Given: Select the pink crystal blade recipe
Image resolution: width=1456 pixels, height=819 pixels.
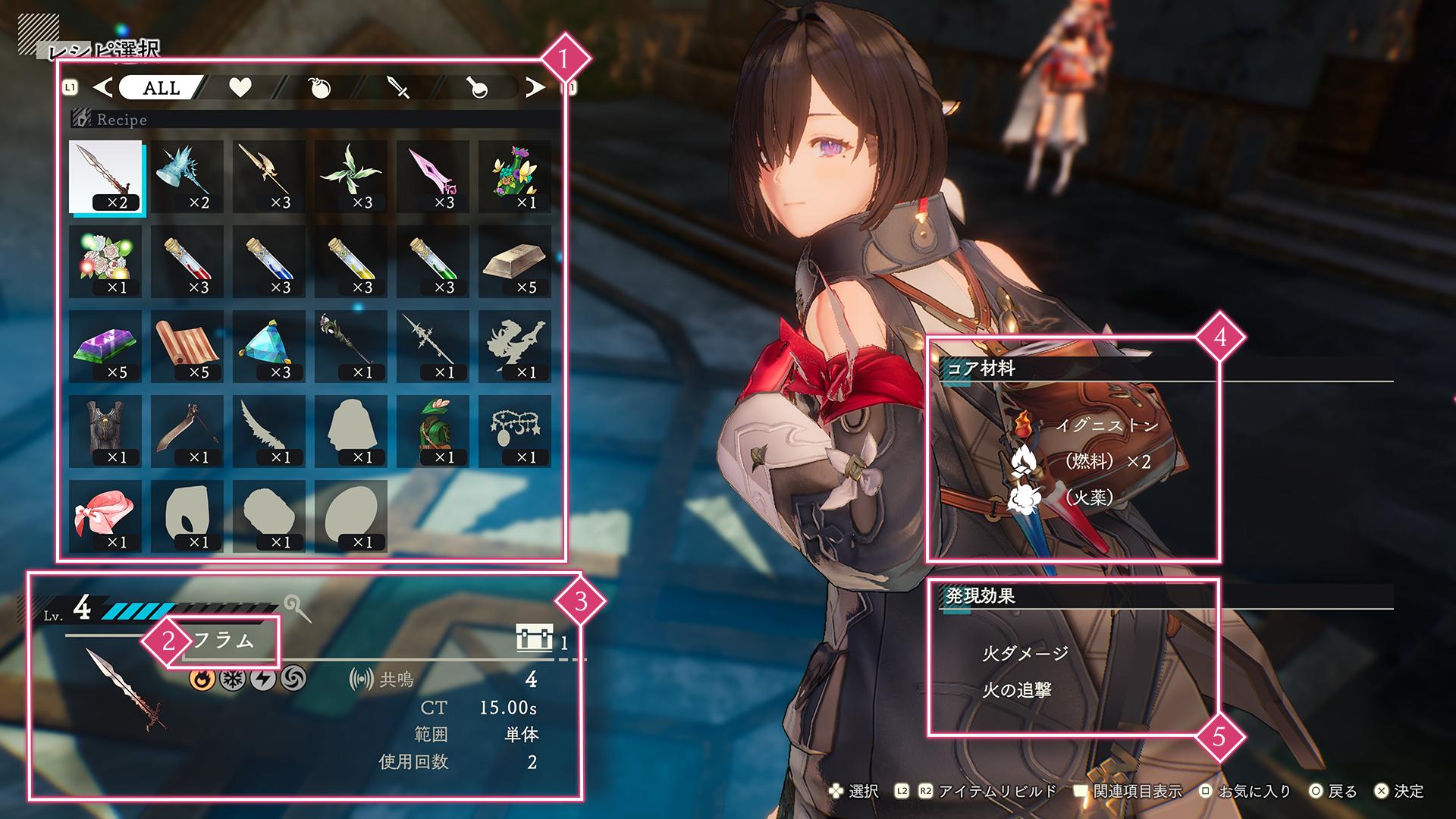Looking at the screenshot, I should pos(433,177).
